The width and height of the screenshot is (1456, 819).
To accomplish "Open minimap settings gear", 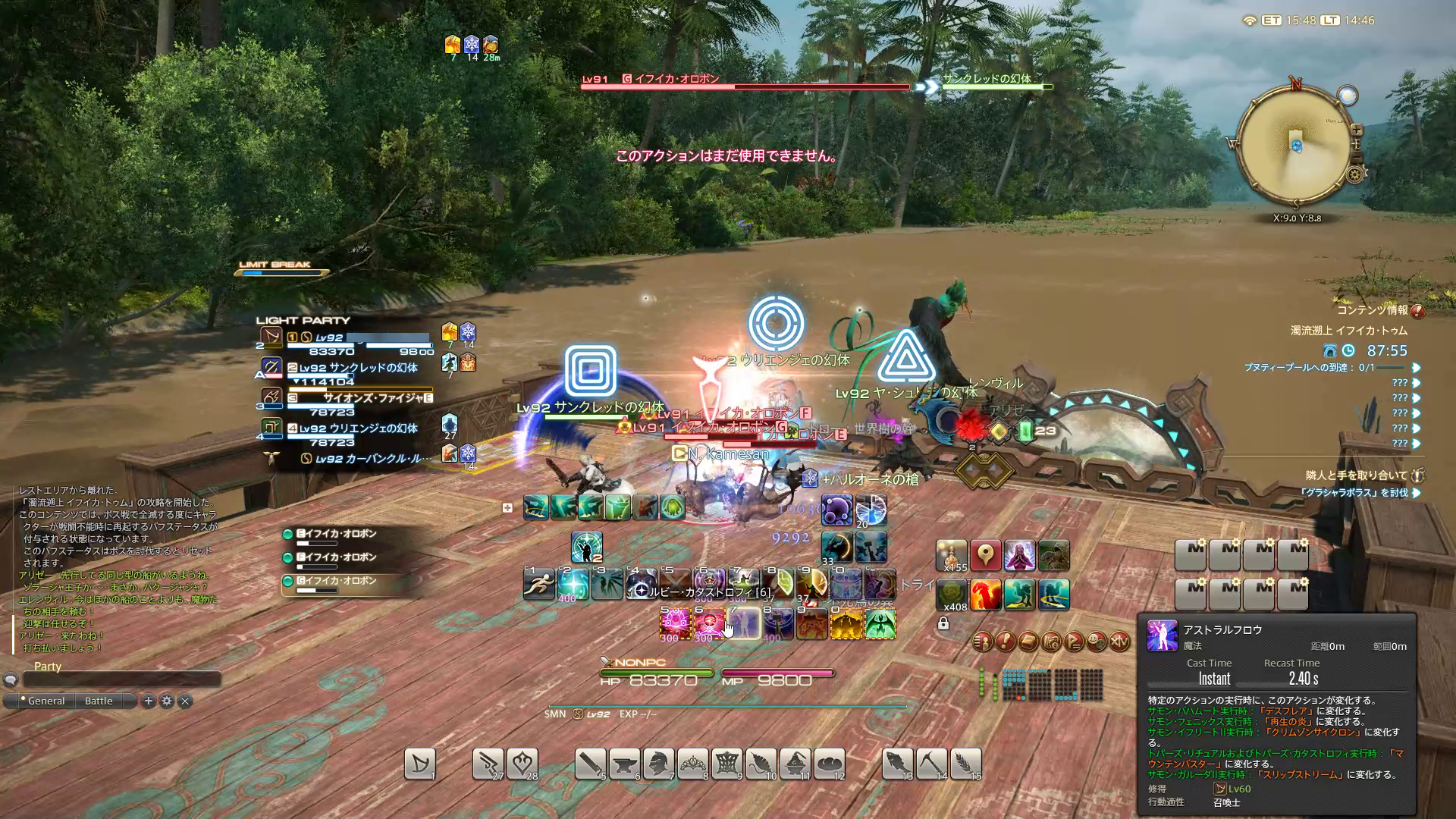I will 1355,175.
